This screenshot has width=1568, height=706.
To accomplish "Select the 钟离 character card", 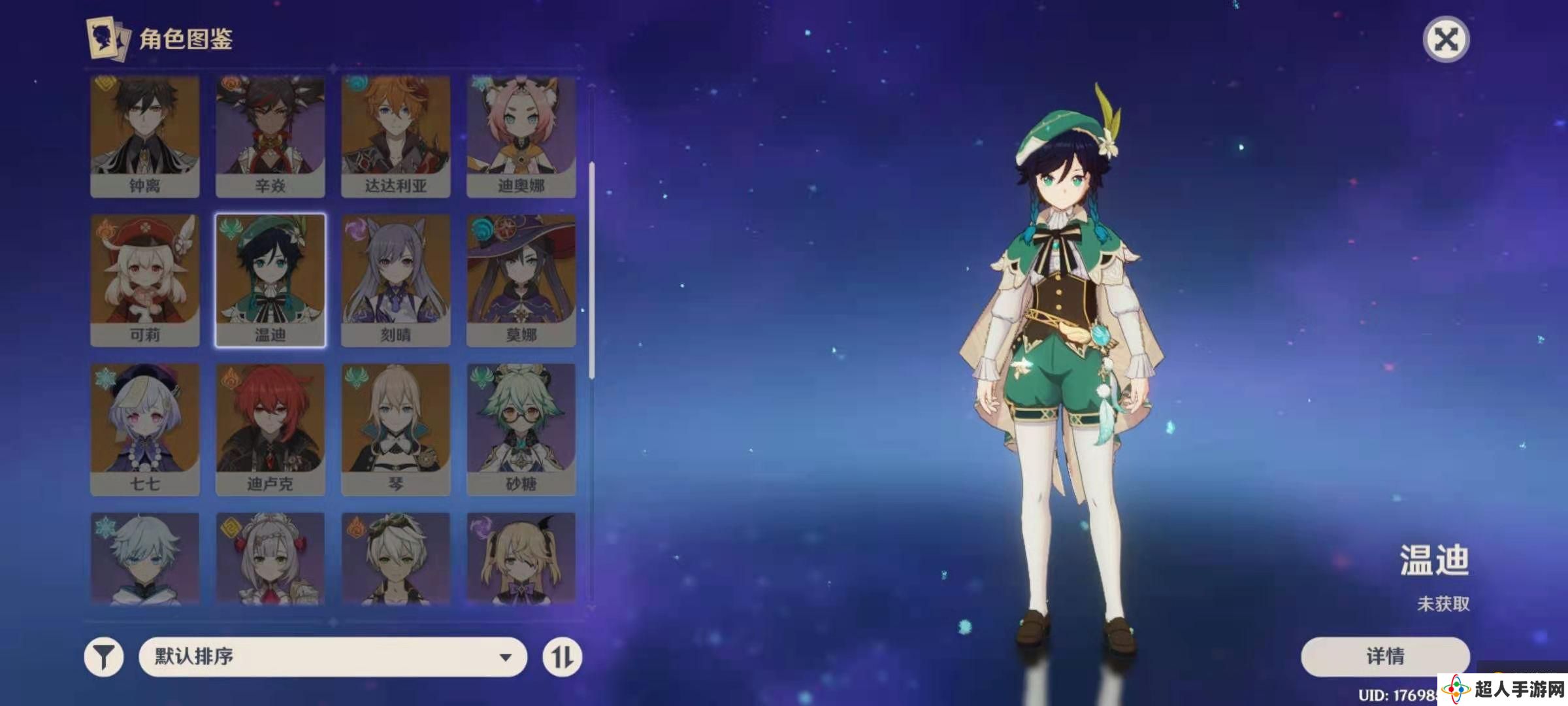I will coord(144,136).
